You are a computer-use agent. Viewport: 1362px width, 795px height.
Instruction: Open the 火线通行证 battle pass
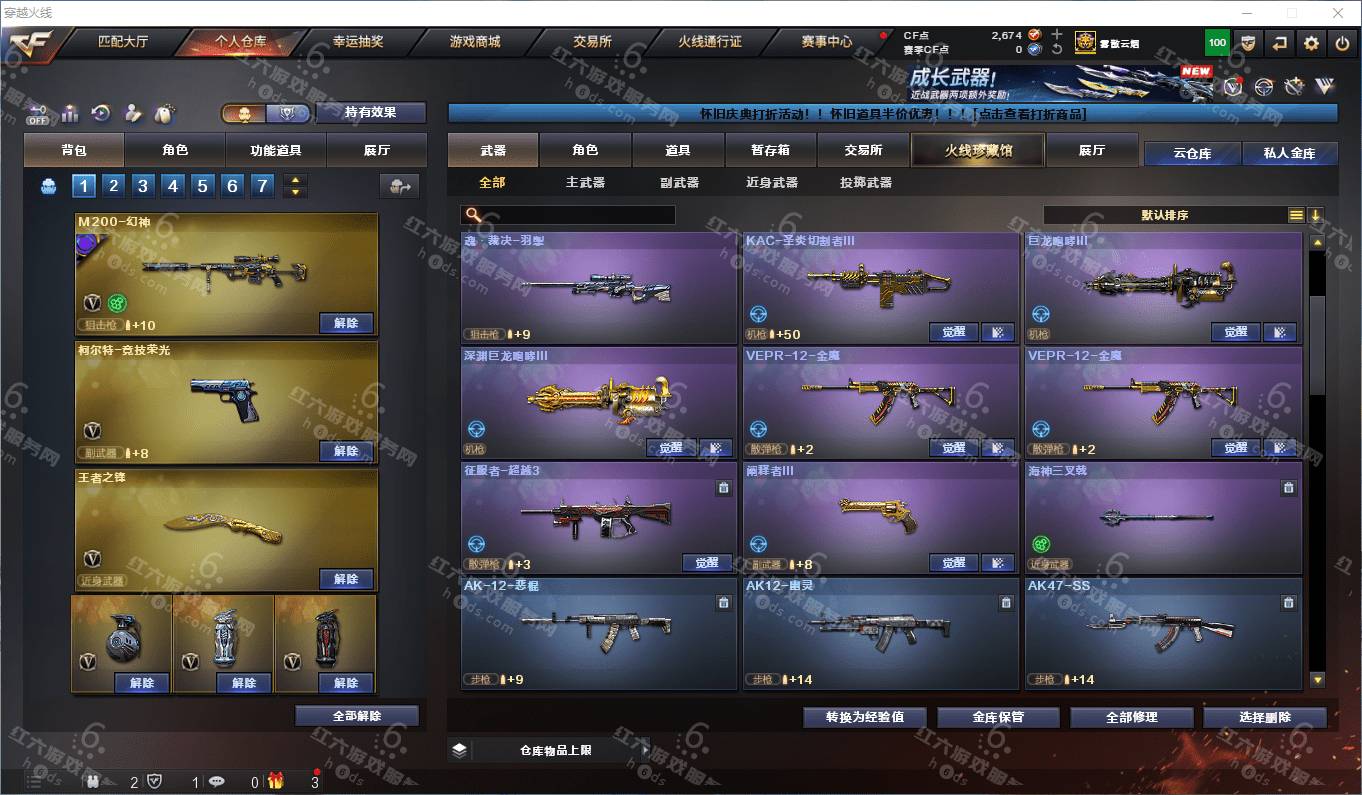point(710,42)
